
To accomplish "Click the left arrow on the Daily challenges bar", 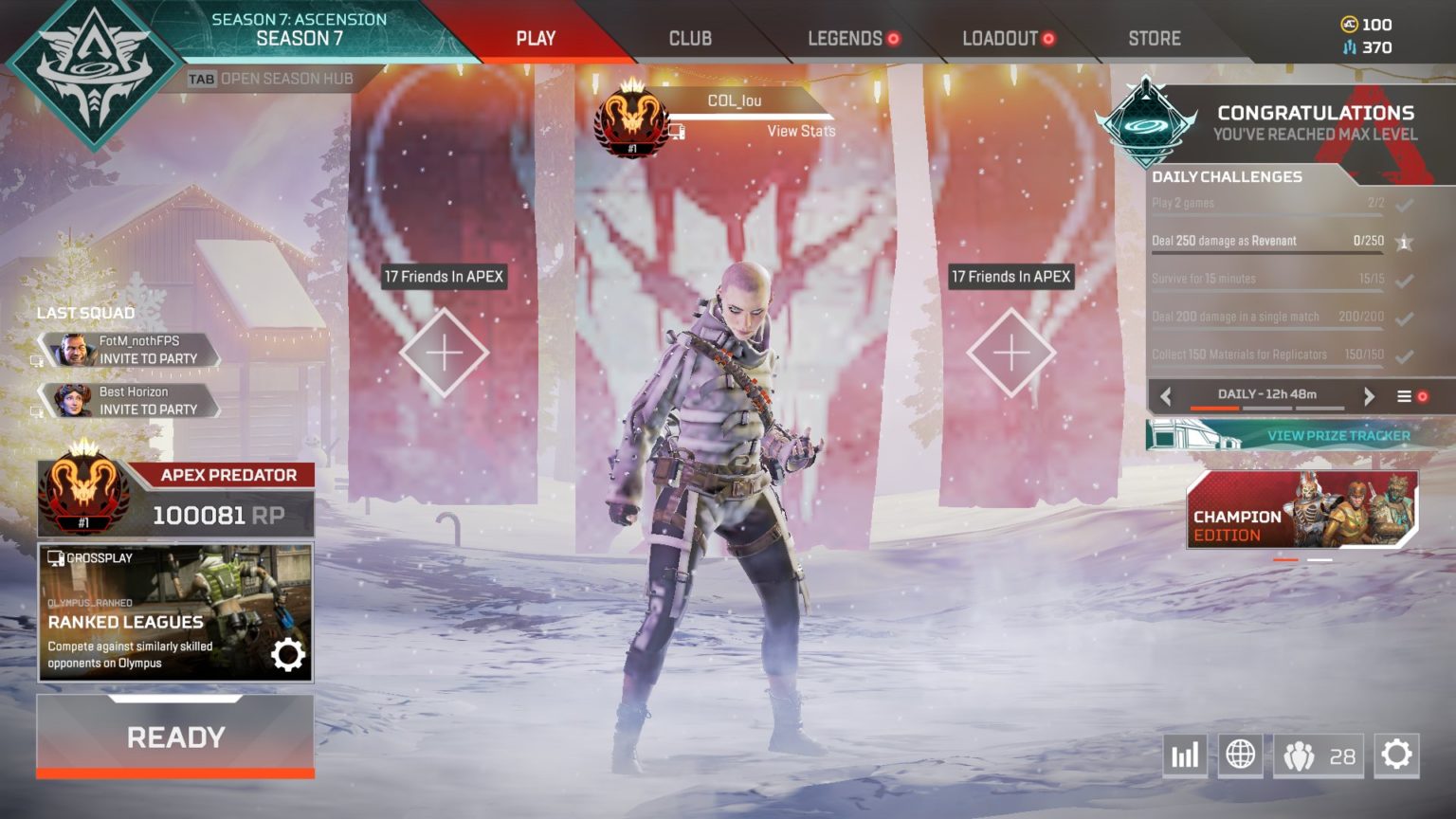I will coord(1167,395).
